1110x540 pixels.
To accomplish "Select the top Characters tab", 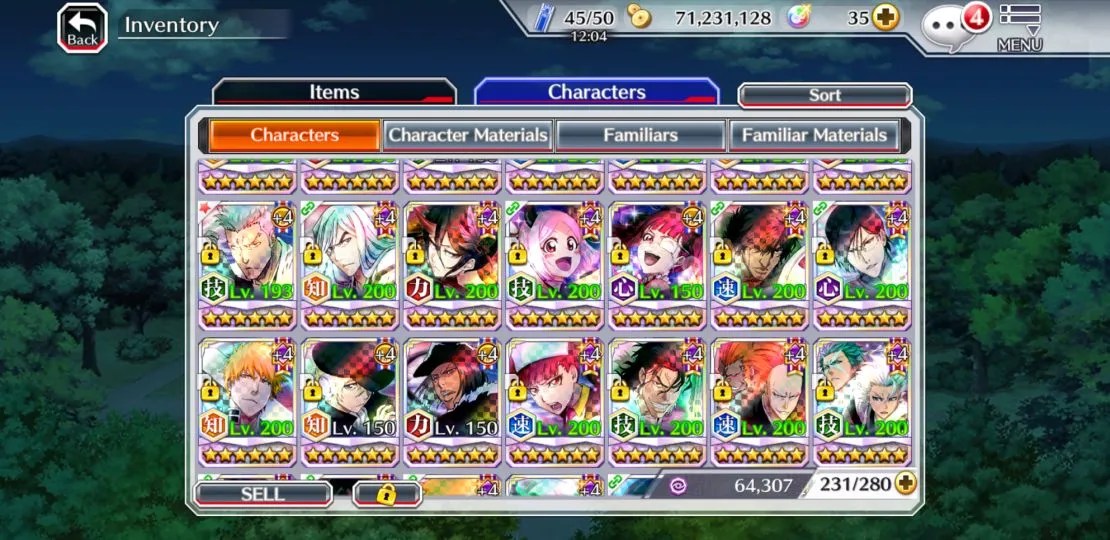I will point(596,92).
